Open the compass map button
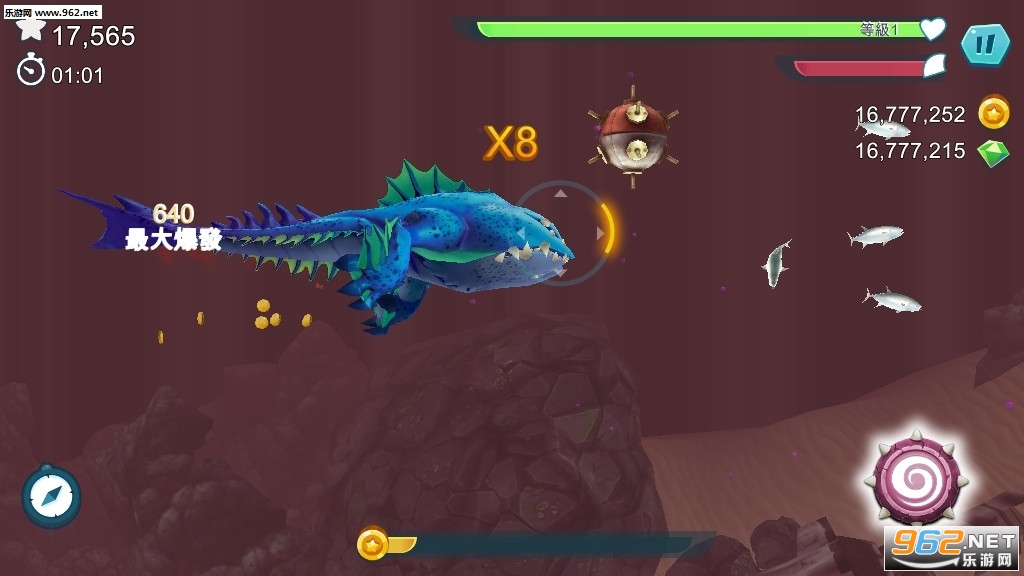 (51, 496)
